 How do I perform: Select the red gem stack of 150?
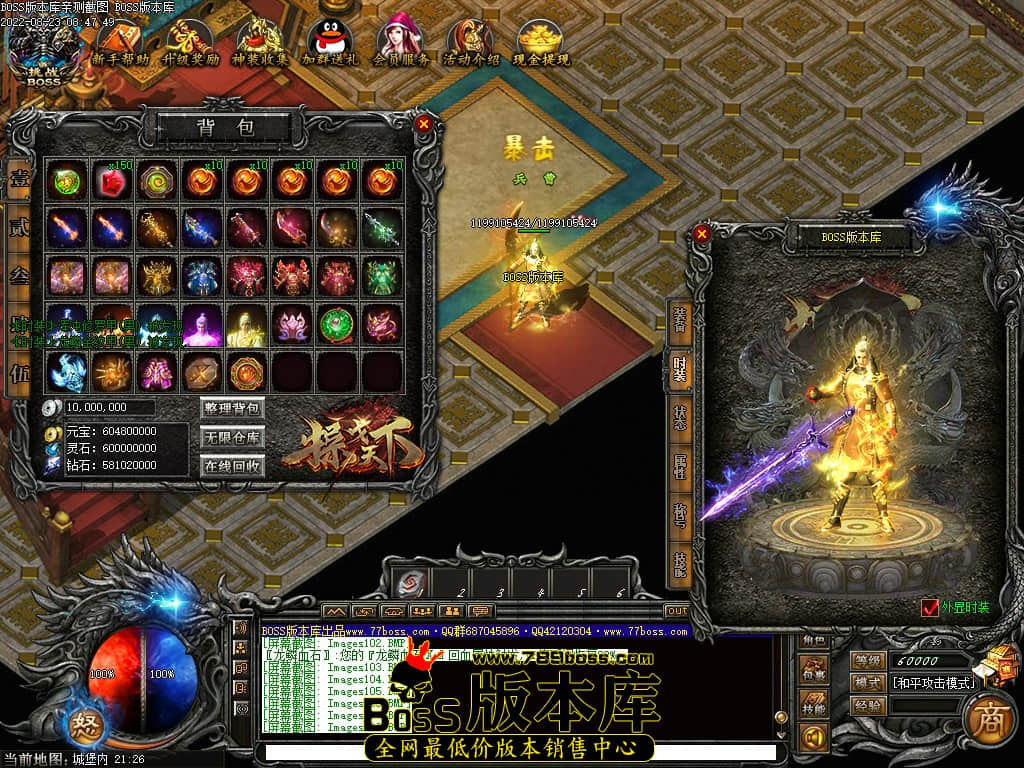pyautogui.click(x=111, y=181)
